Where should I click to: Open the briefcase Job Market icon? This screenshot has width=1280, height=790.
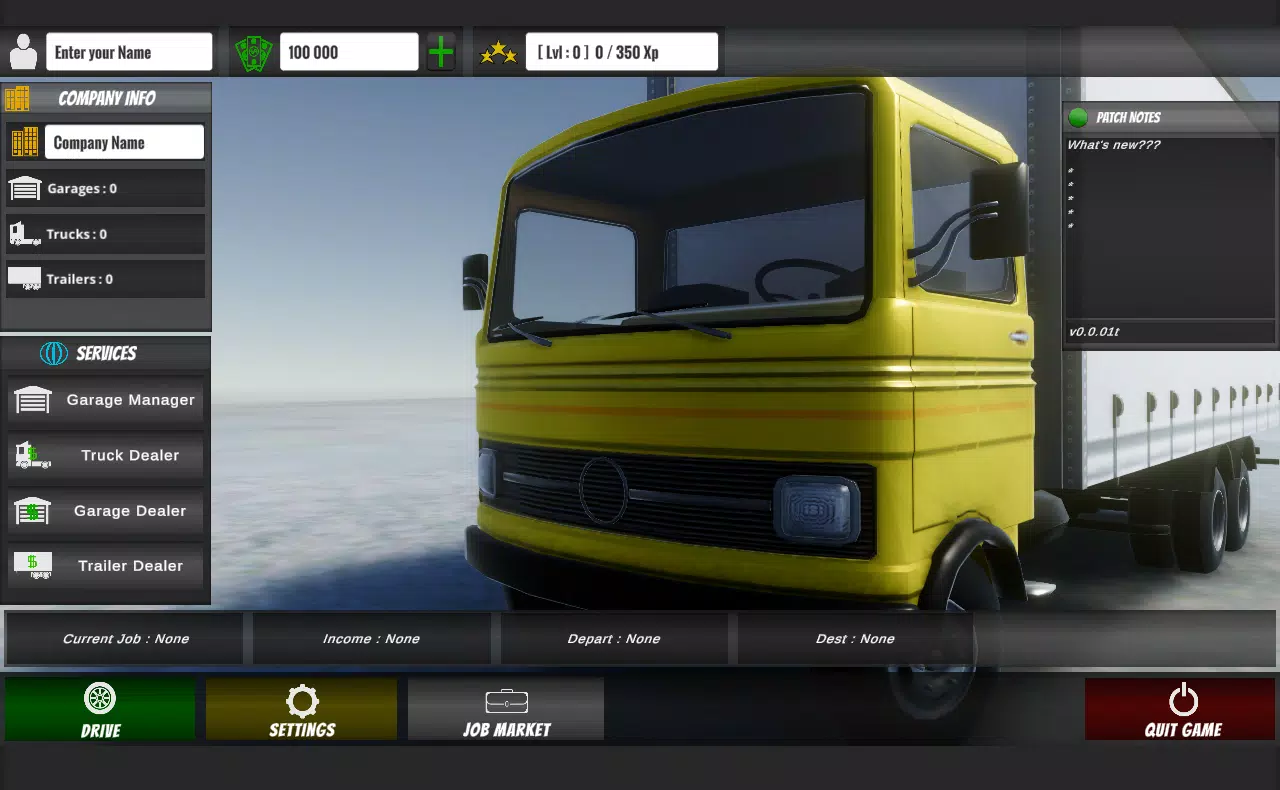505,700
